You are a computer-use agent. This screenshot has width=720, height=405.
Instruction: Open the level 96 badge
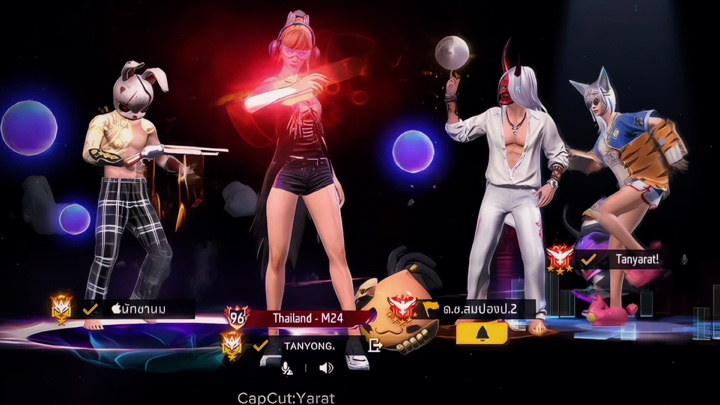(x=238, y=318)
